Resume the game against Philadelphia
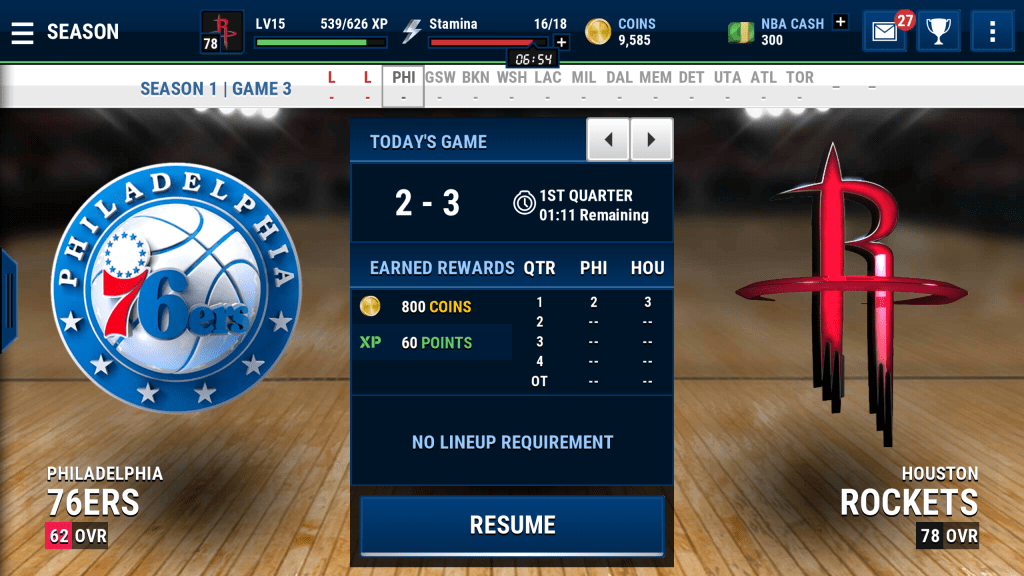This screenshot has width=1024, height=576. click(x=512, y=525)
